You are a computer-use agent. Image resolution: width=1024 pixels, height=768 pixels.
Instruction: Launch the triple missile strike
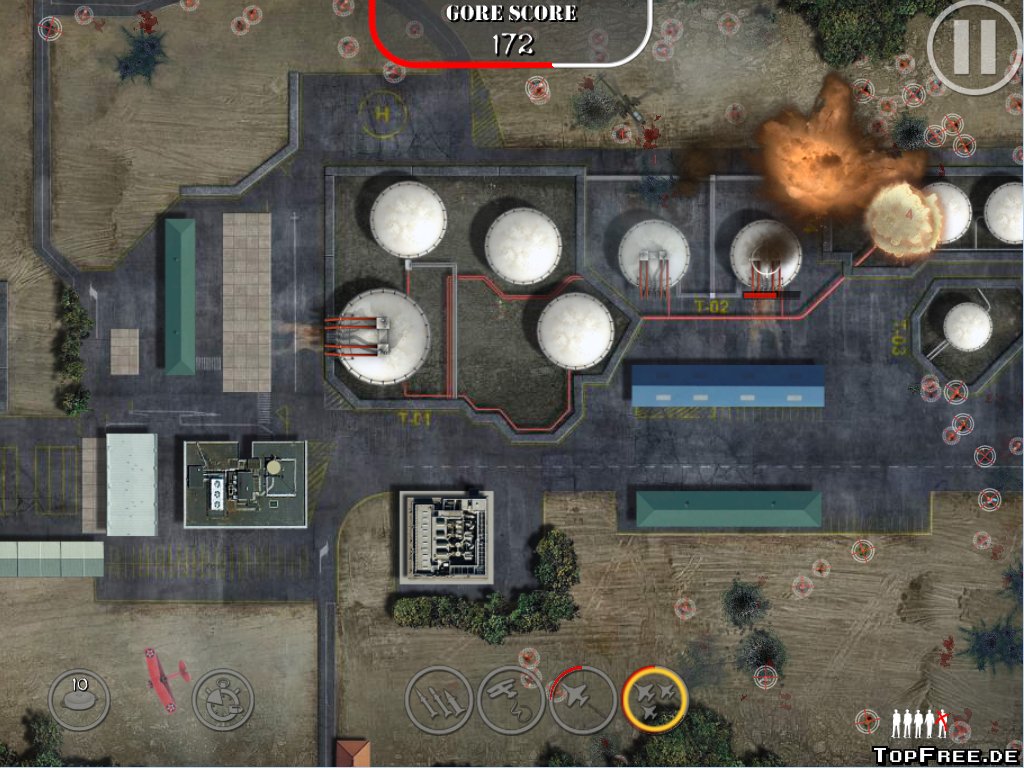[438, 699]
